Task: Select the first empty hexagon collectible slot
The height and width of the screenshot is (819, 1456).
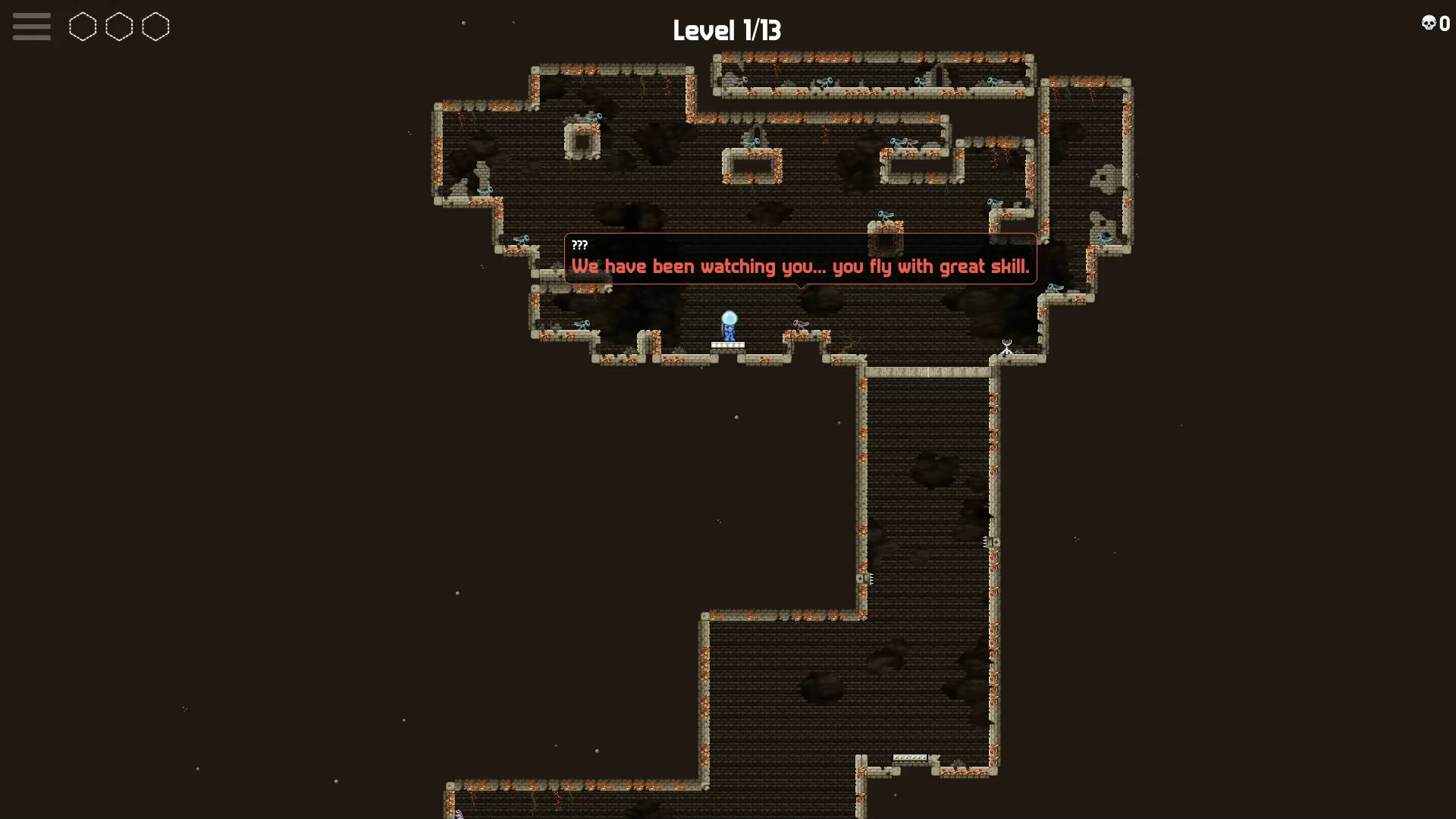Action: [x=83, y=27]
